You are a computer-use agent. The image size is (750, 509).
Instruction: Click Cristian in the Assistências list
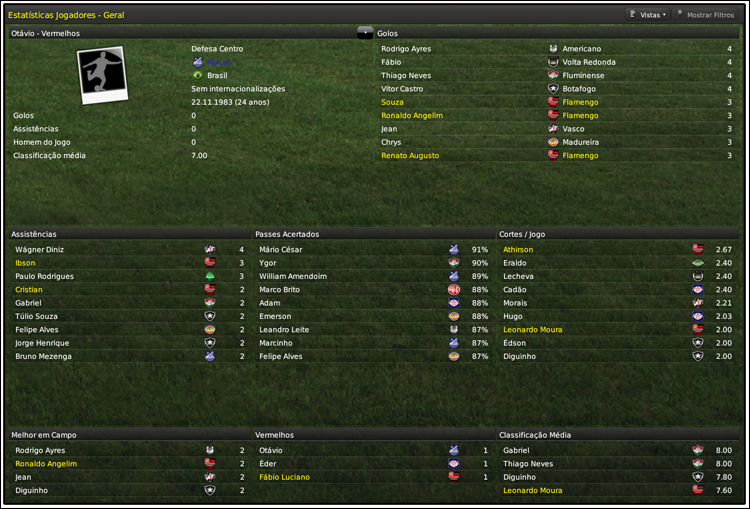pos(29,289)
